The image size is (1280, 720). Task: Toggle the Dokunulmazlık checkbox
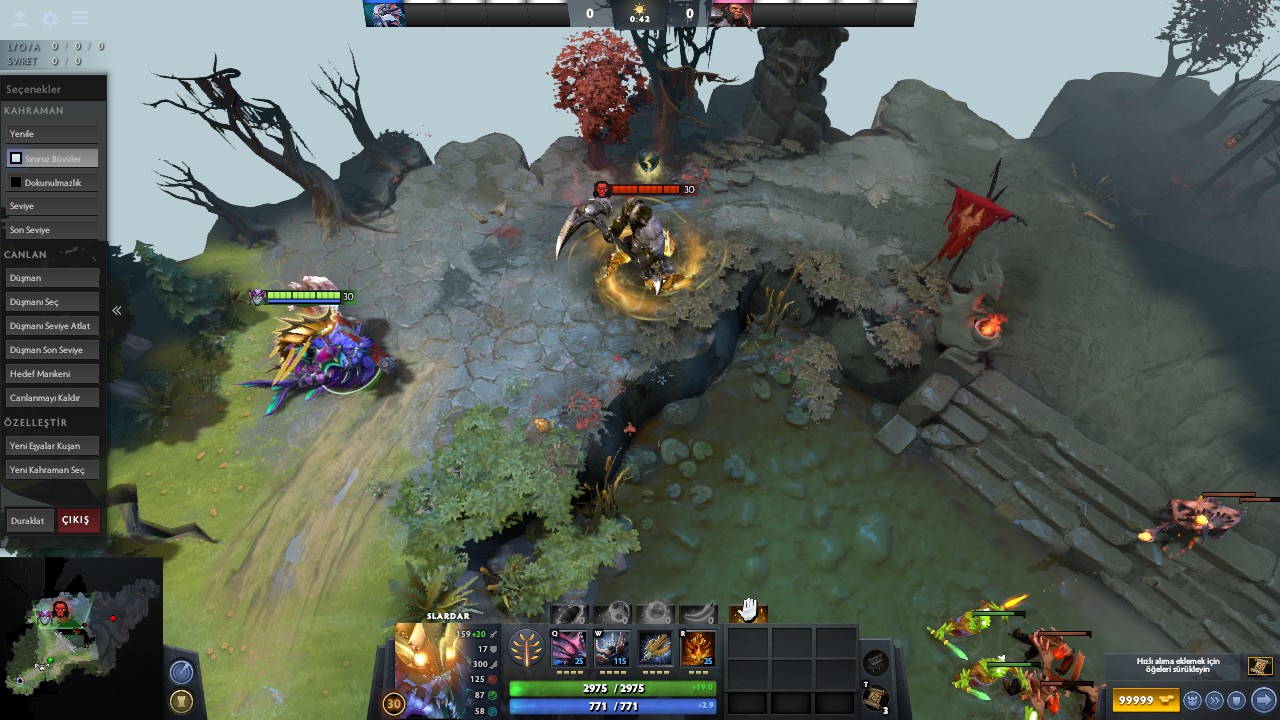tap(16, 181)
